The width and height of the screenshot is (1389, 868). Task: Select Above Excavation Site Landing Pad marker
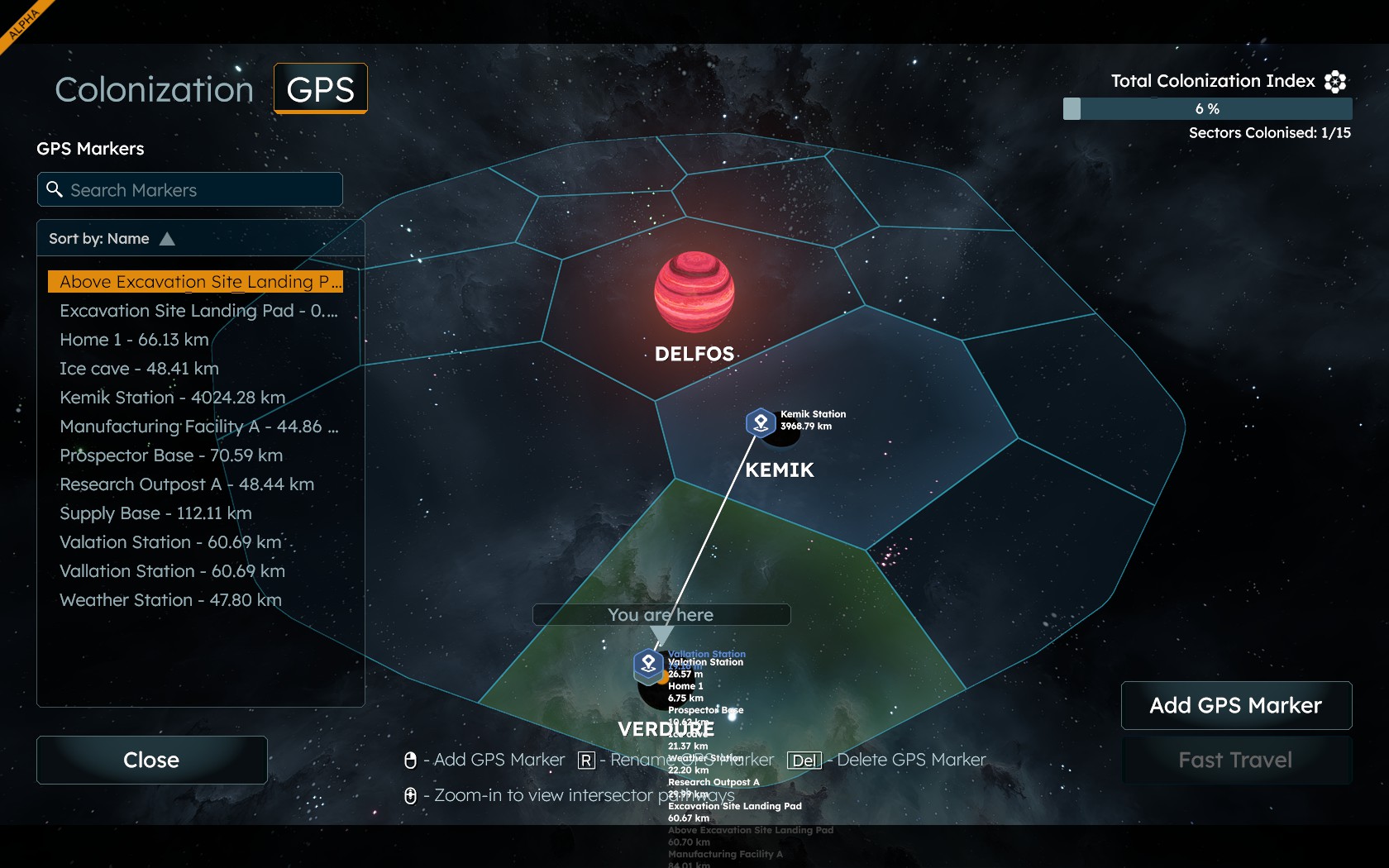195,282
